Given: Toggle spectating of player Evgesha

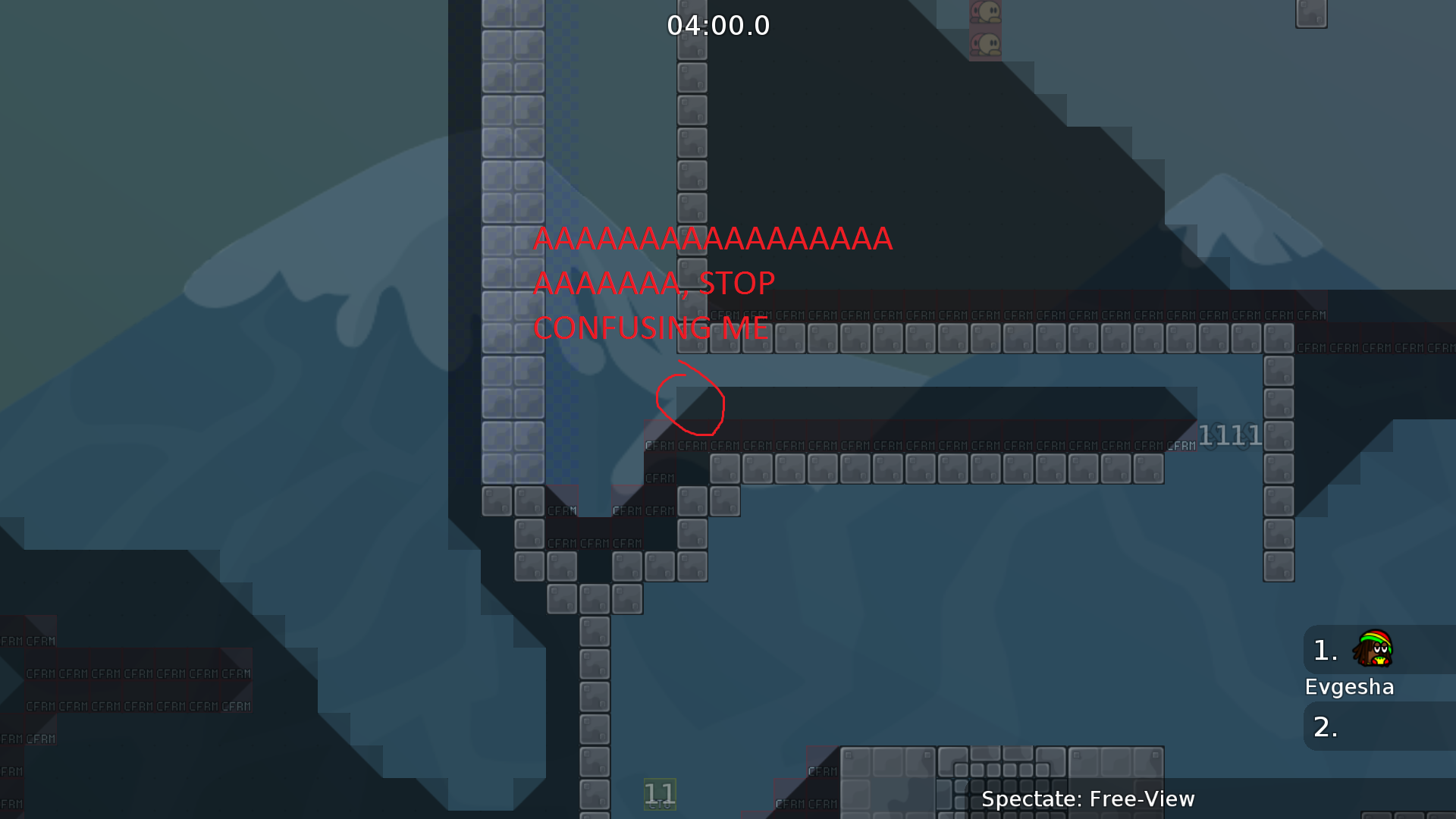Looking at the screenshot, I should (1350, 686).
